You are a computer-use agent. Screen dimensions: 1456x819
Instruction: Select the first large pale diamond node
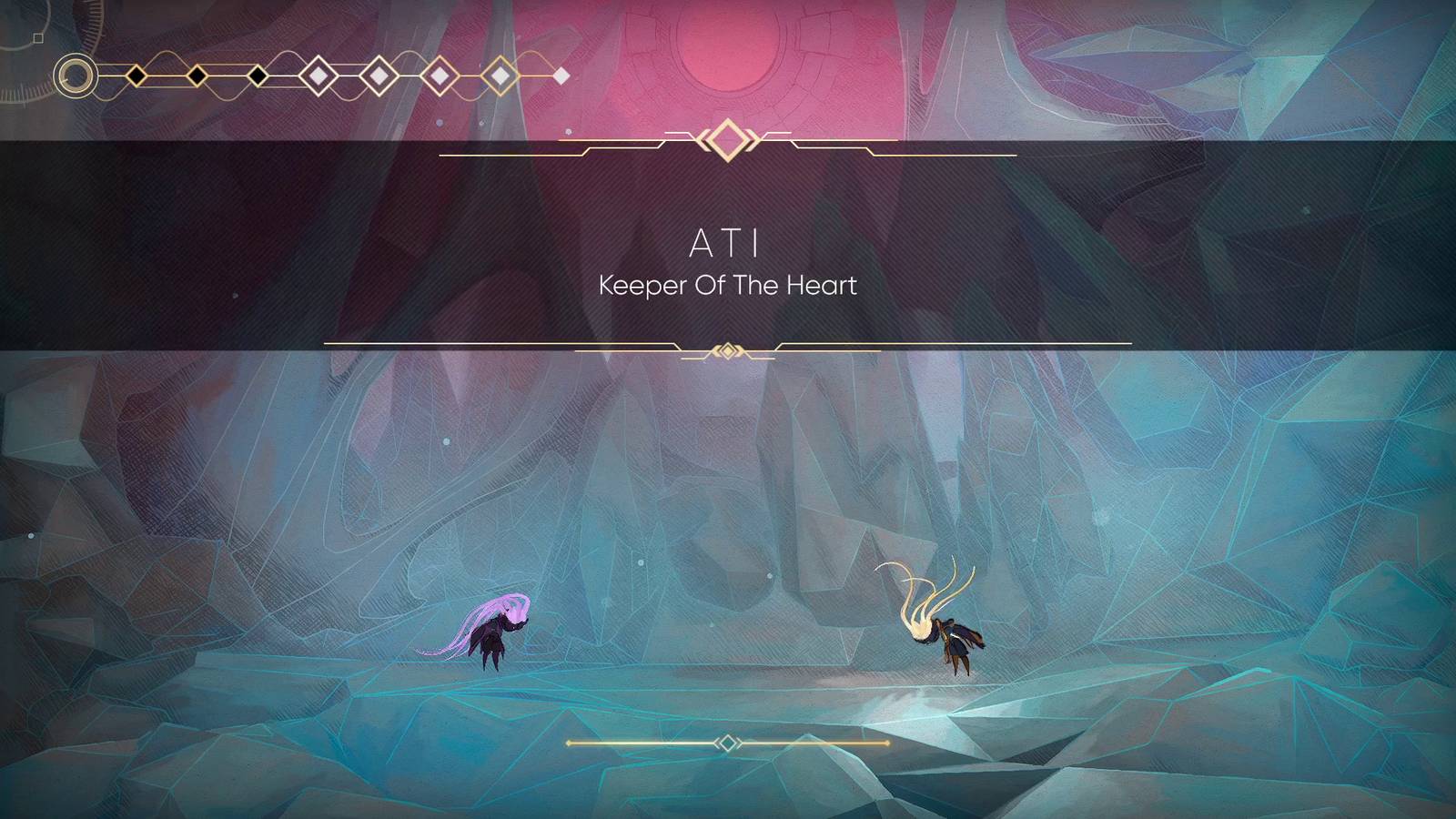(318, 75)
